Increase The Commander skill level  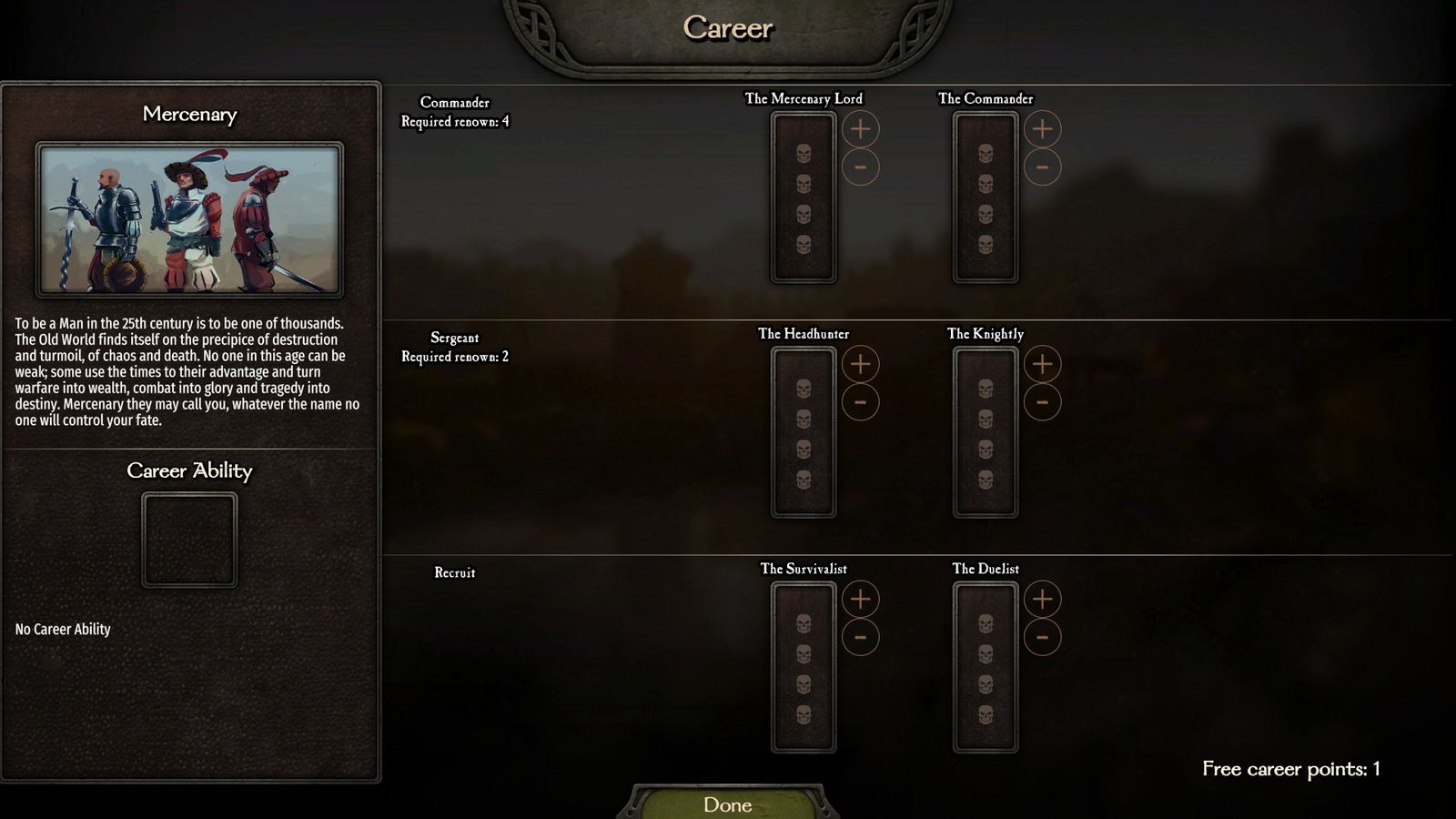(1042, 129)
